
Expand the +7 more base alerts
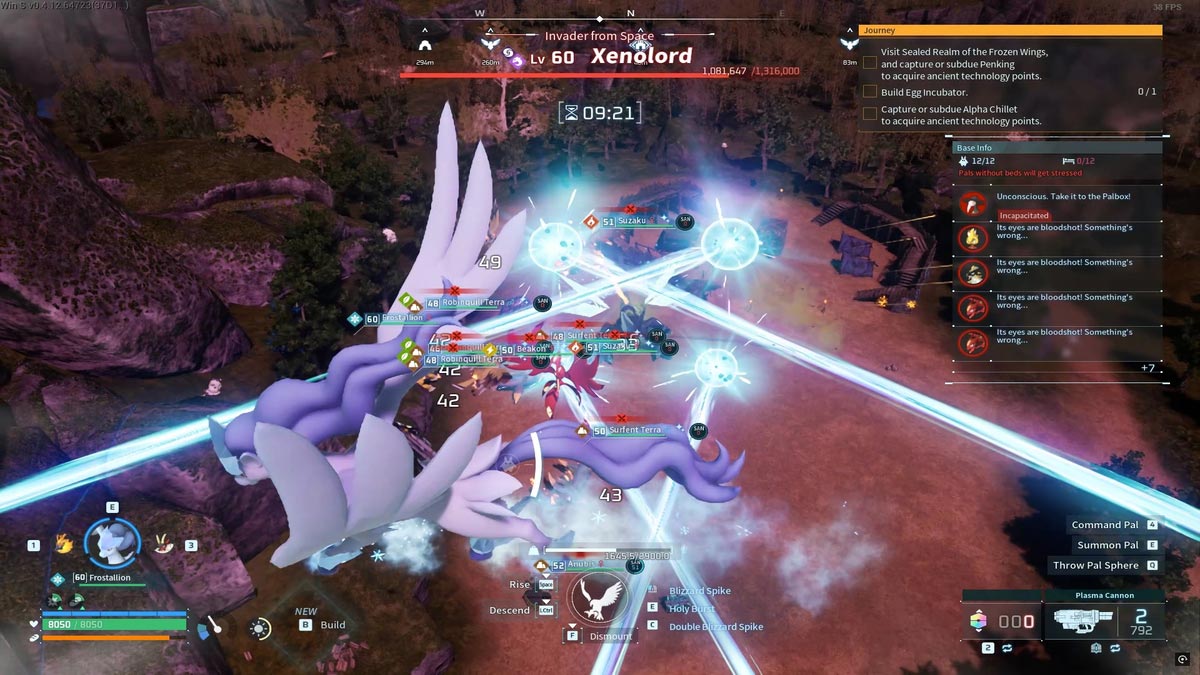tap(1148, 368)
